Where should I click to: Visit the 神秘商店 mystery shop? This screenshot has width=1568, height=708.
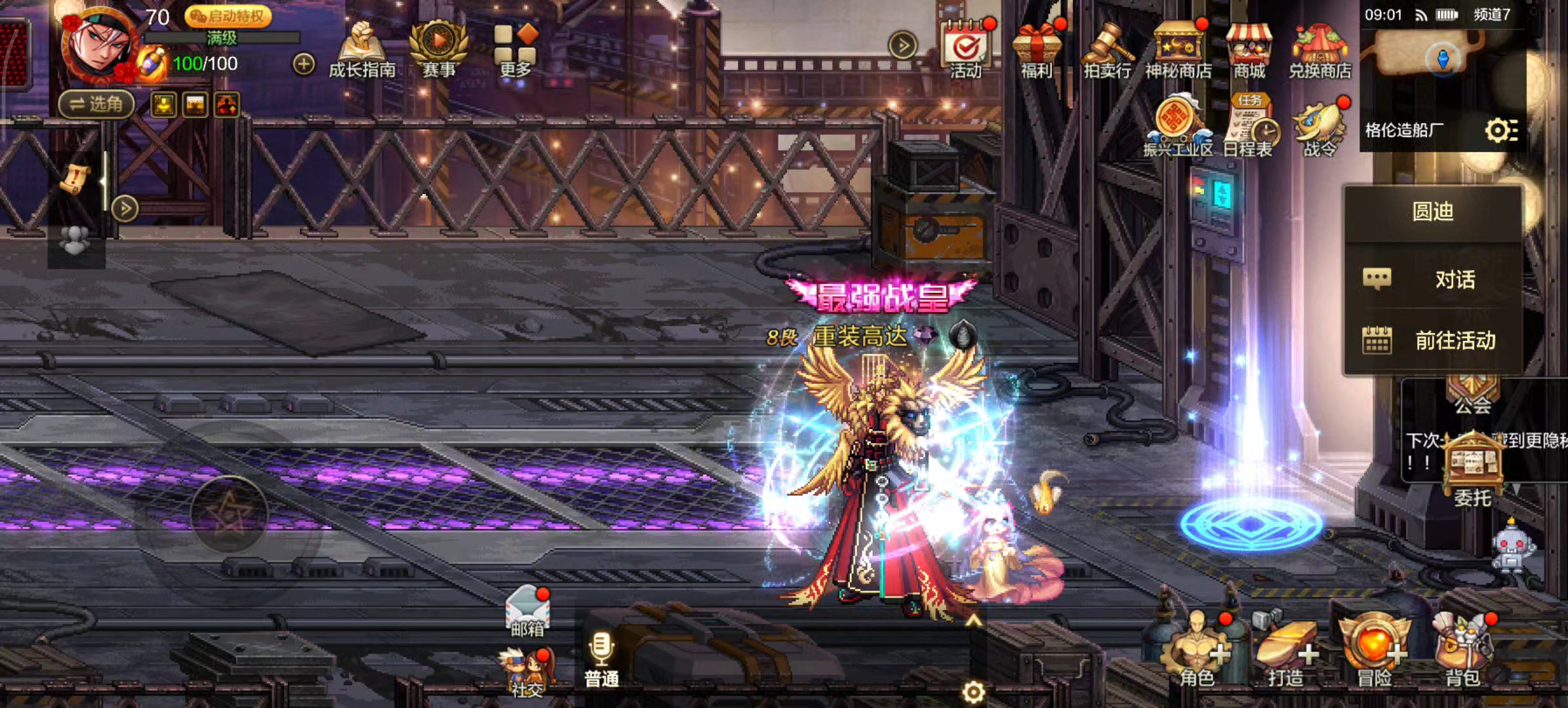[x=1178, y=50]
